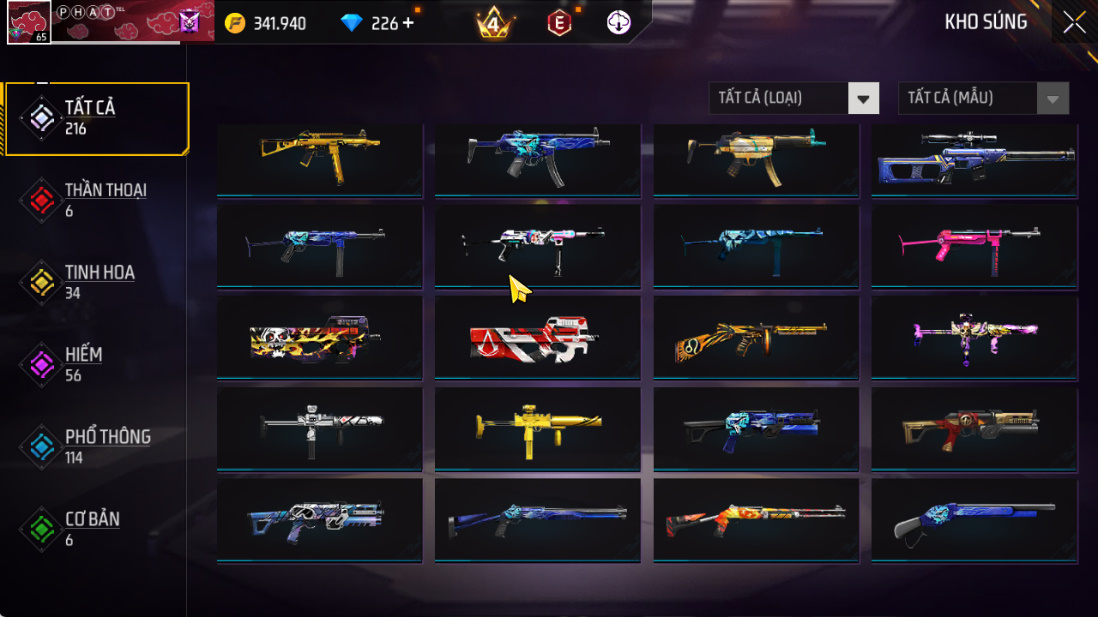Expand the Tất Cả (Mẫu) dropdown
1098x617 pixels.
[x=983, y=98]
